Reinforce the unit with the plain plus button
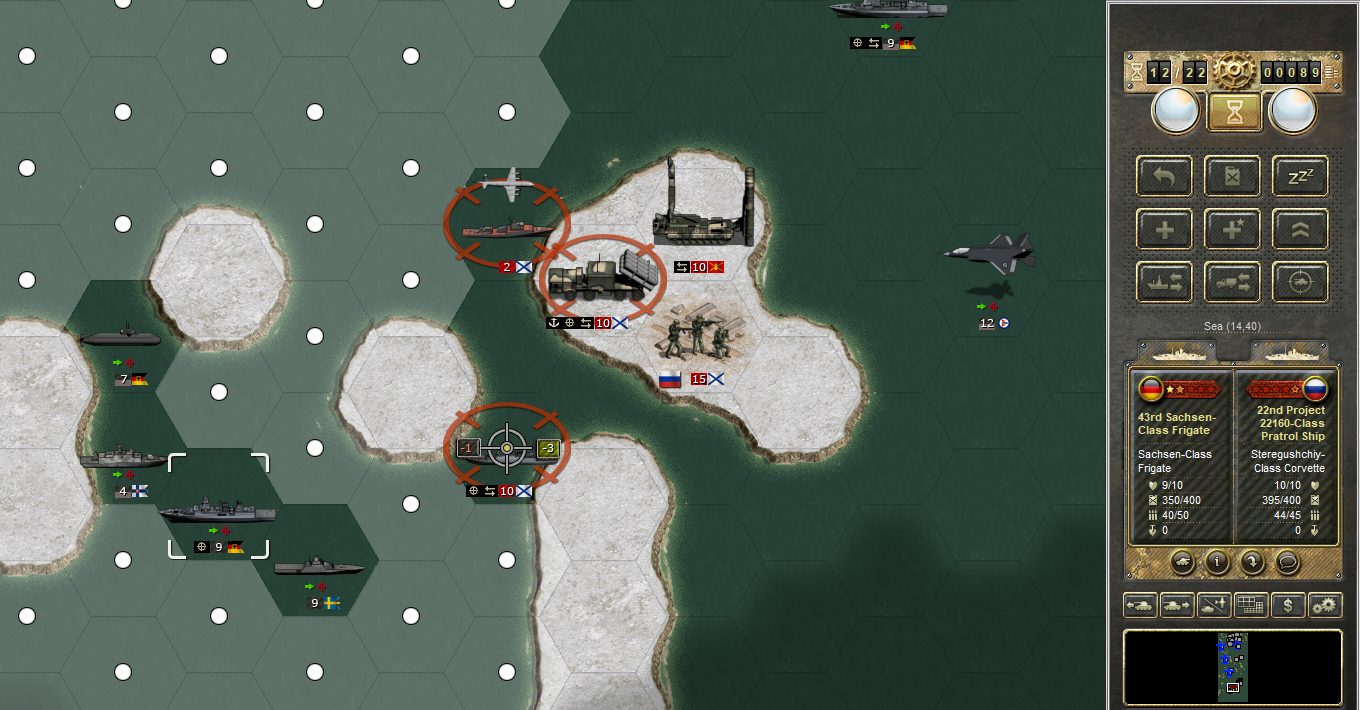Screen dimensions: 1360x710 click(1164, 229)
